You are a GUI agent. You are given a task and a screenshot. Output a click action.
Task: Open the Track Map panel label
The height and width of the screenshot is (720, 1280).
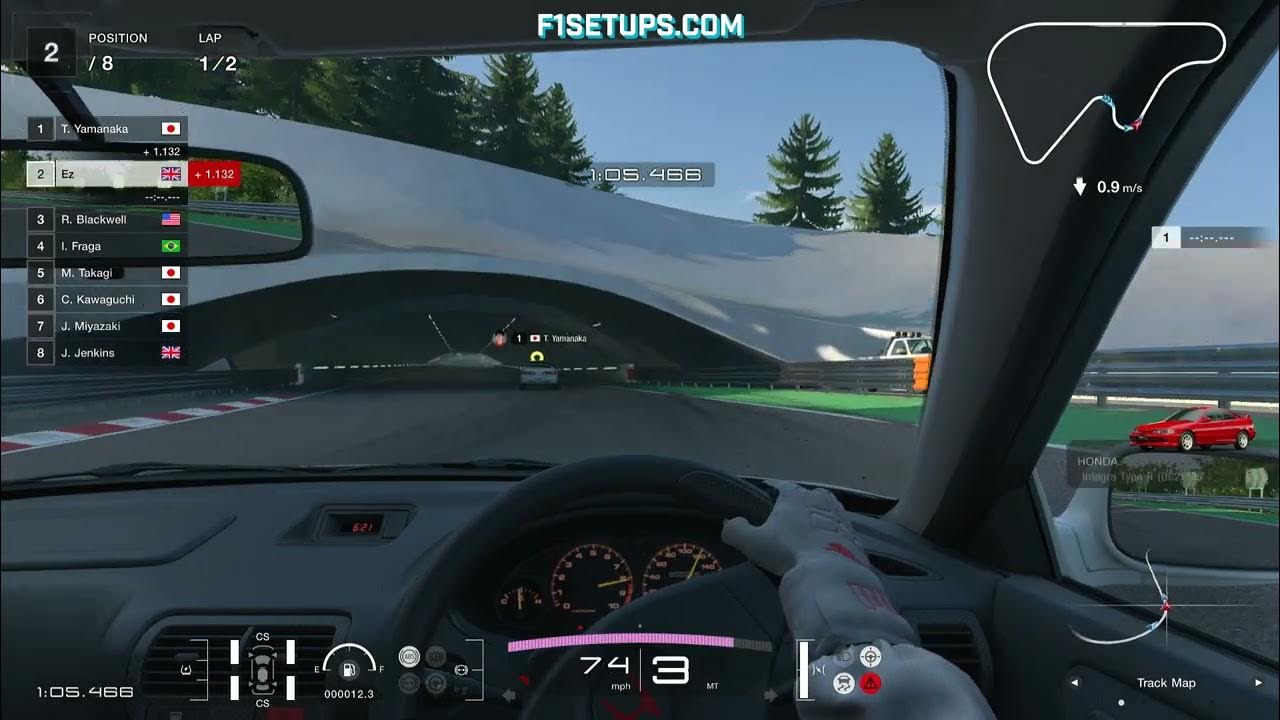(x=1166, y=683)
